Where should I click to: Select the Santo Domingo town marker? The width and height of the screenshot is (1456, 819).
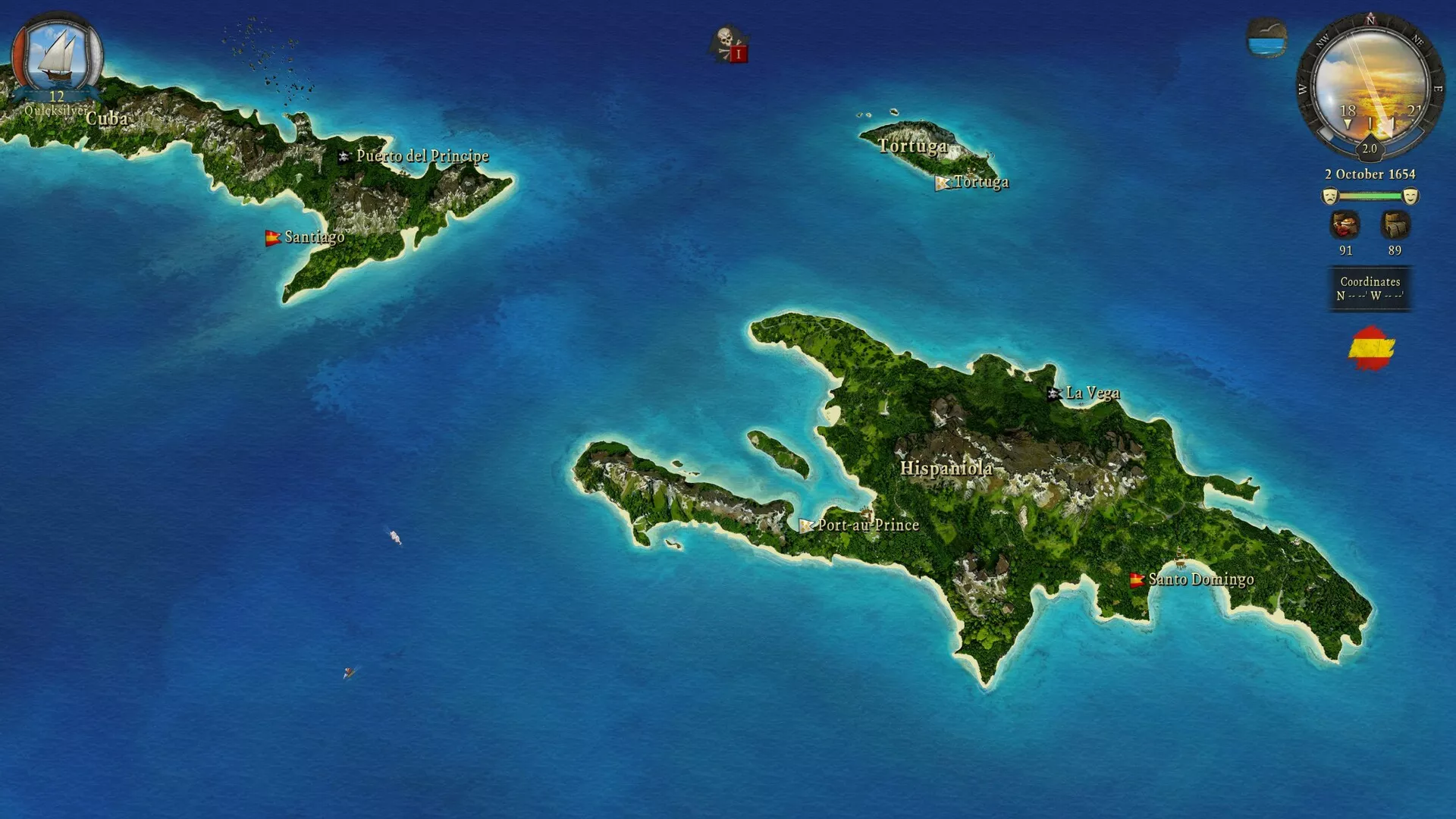tap(1136, 580)
